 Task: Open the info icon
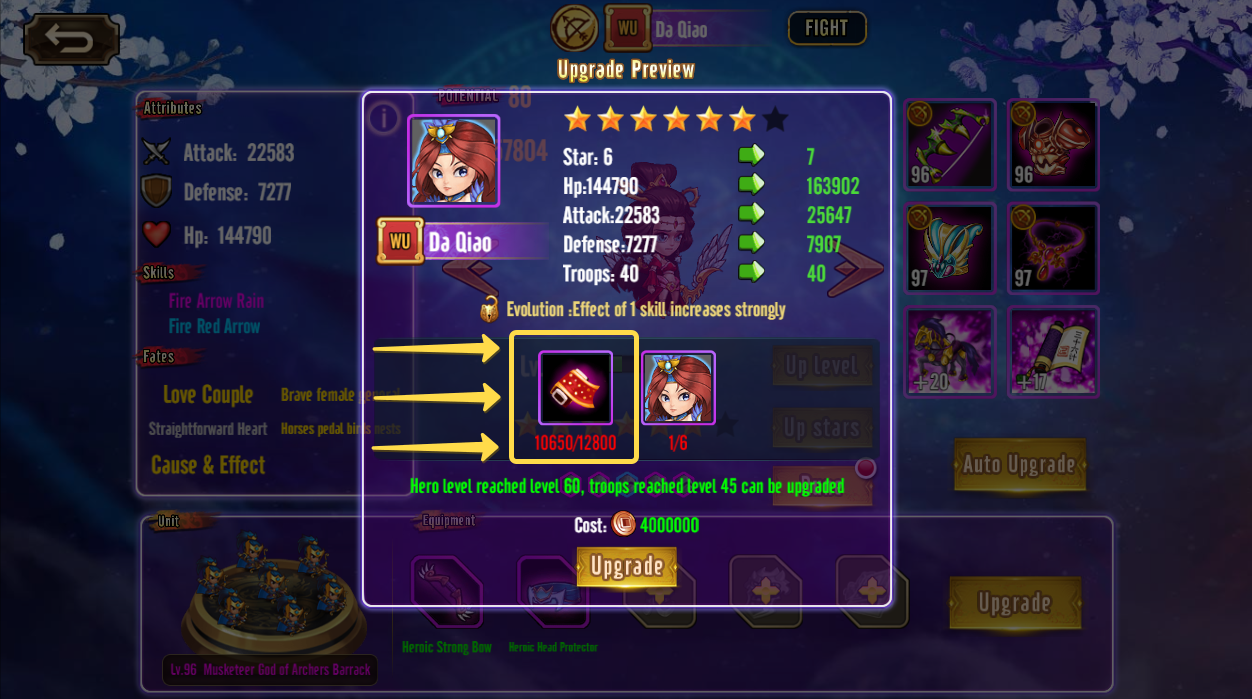383,119
